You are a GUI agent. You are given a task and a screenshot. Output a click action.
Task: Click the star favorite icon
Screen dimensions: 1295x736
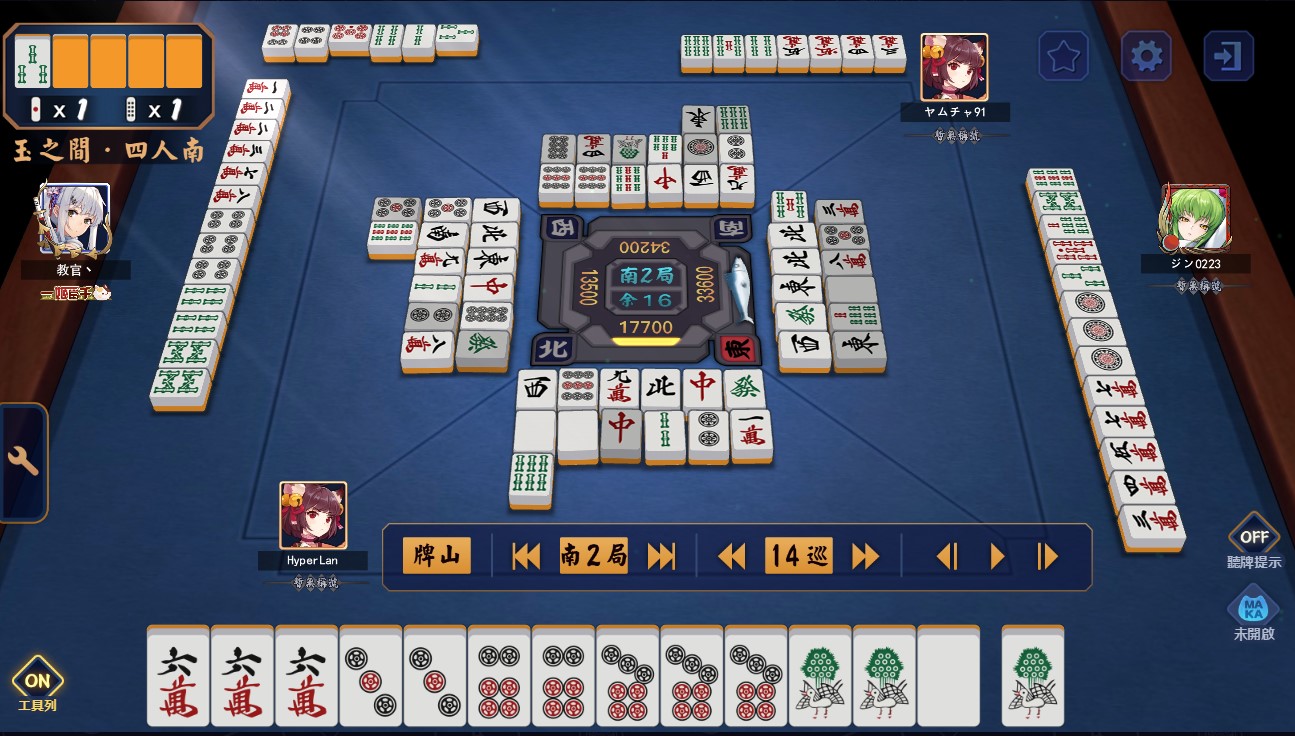click(x=1062, y=56)
